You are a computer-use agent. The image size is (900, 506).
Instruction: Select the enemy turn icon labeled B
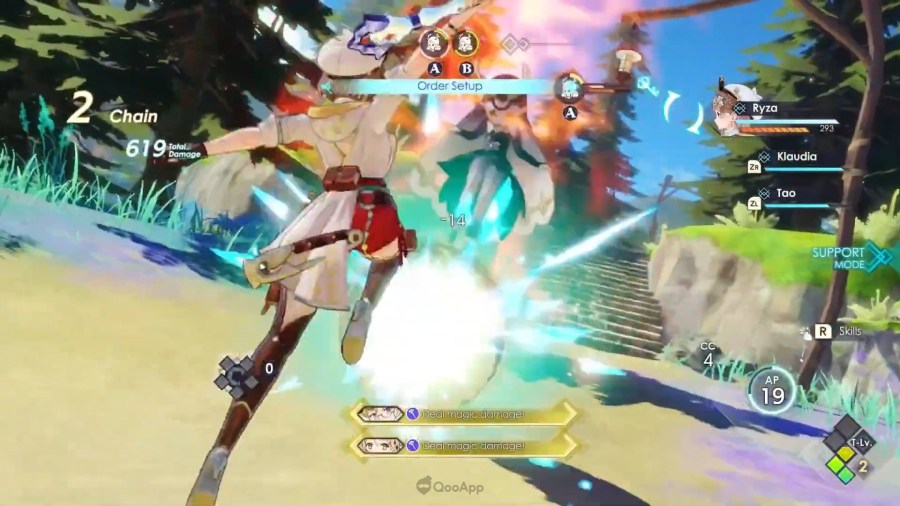coord(464,43)
